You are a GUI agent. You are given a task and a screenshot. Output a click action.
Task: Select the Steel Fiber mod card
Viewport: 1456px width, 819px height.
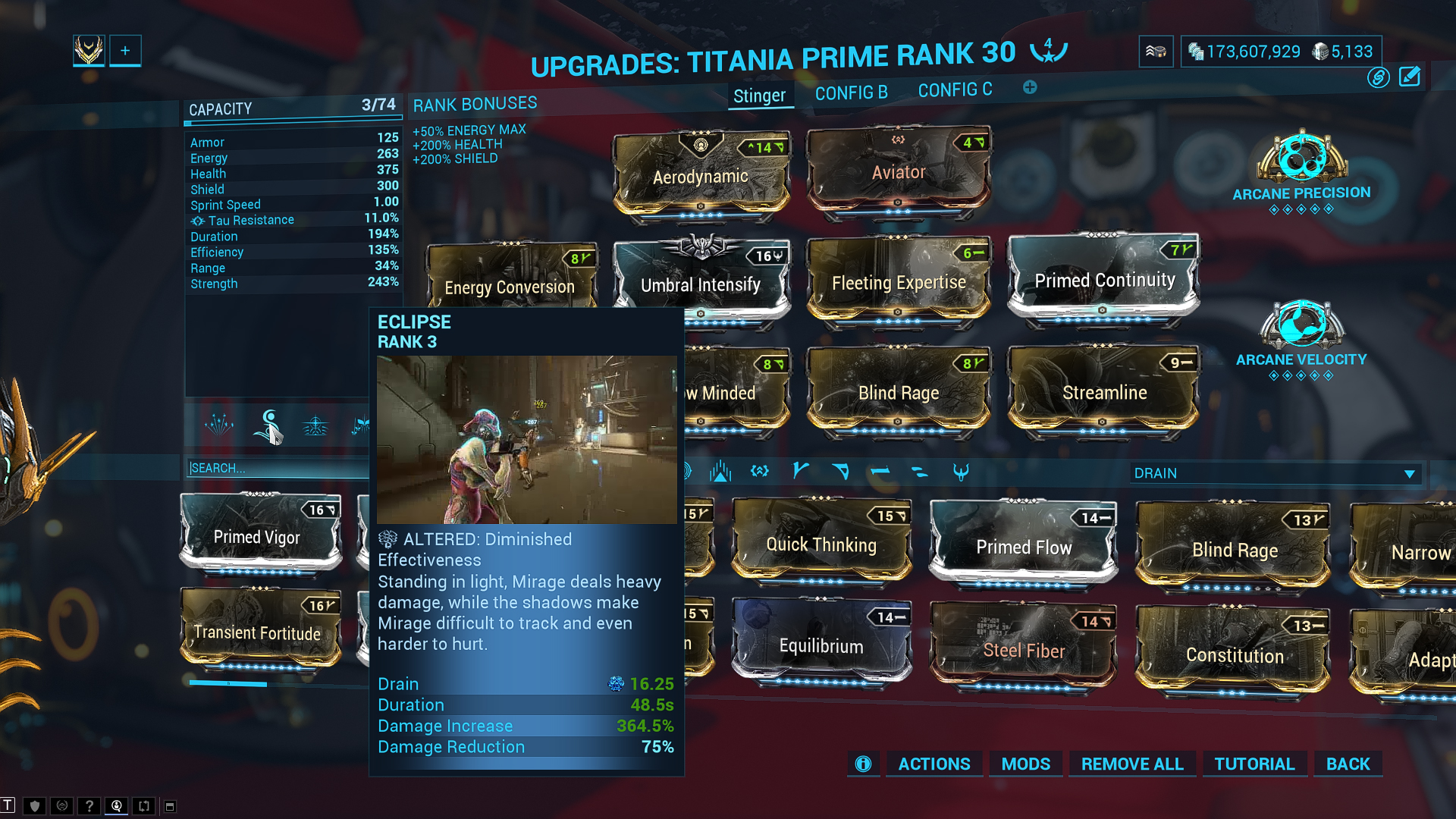tap(1024, 649)
